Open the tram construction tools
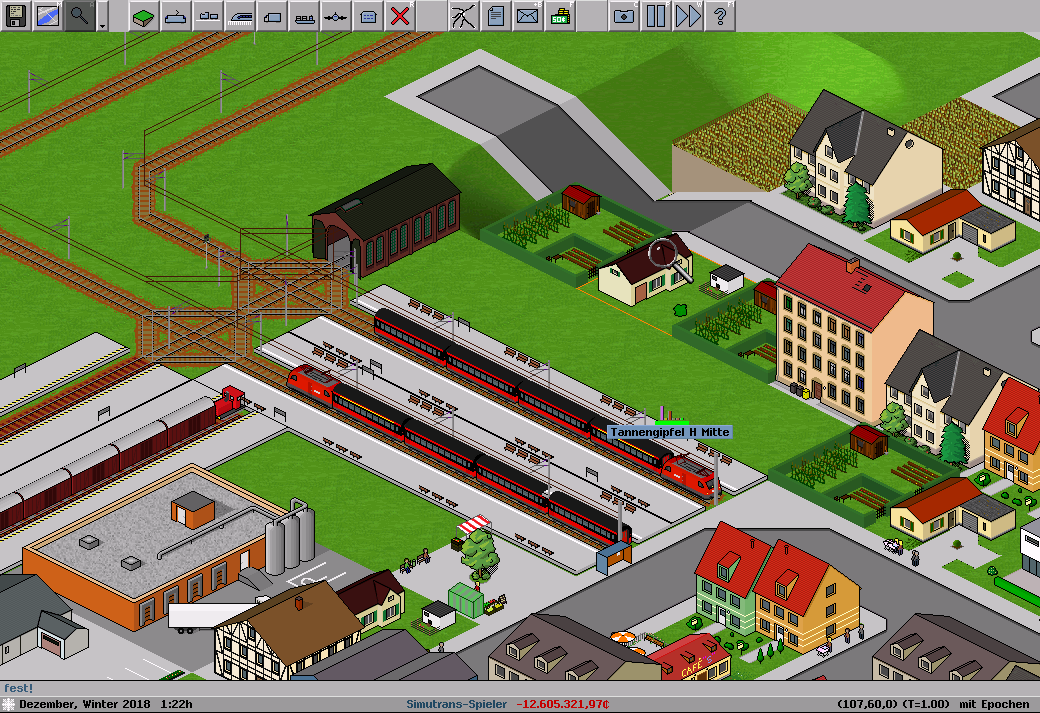Screen dimensions: 1040x713 [x=240, y=16]
